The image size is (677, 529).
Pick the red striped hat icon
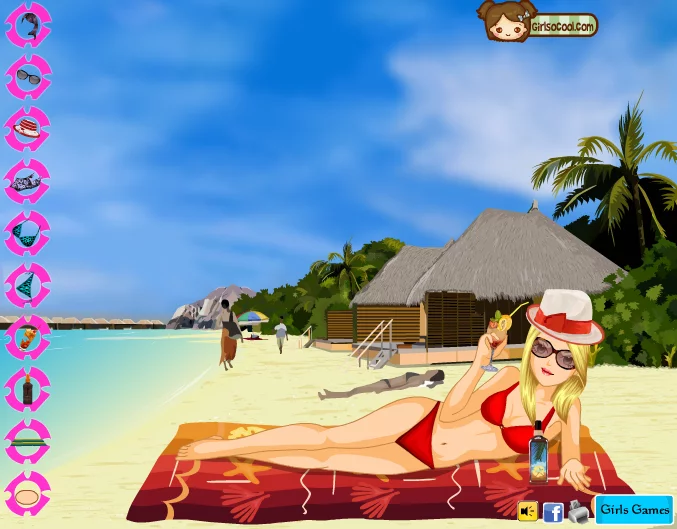(x=27, y=129)
